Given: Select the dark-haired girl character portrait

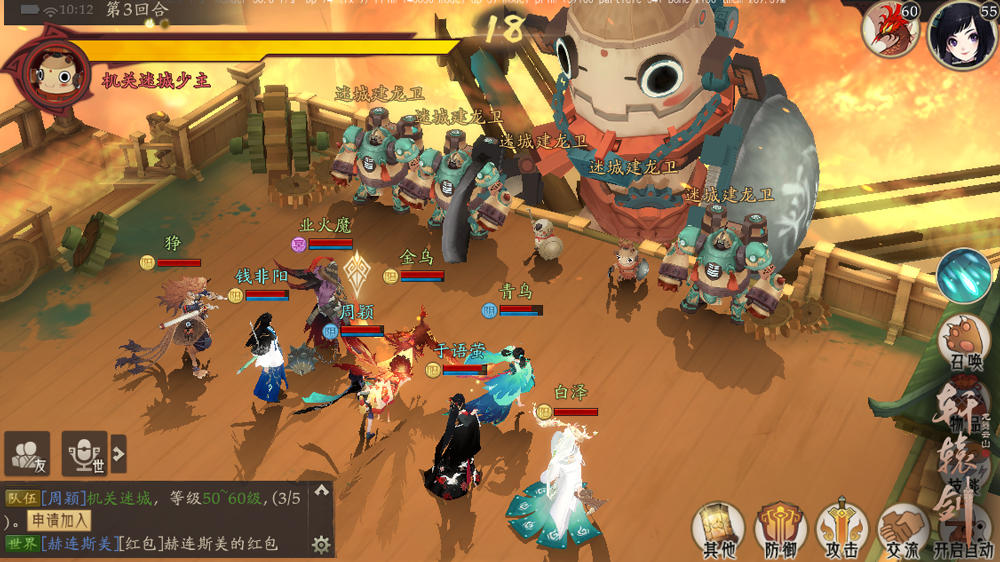Looking at the screenshot, I should 961,34.
